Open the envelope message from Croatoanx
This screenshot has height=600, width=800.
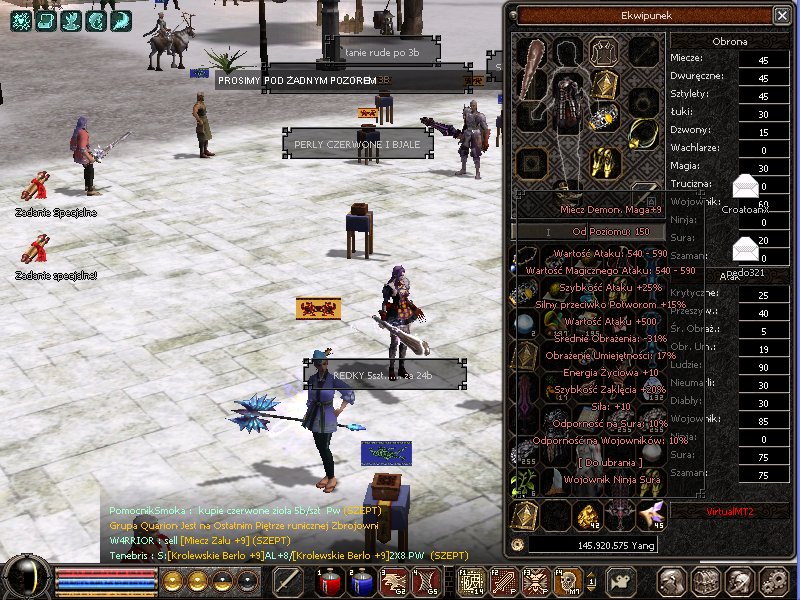point(746,186)
